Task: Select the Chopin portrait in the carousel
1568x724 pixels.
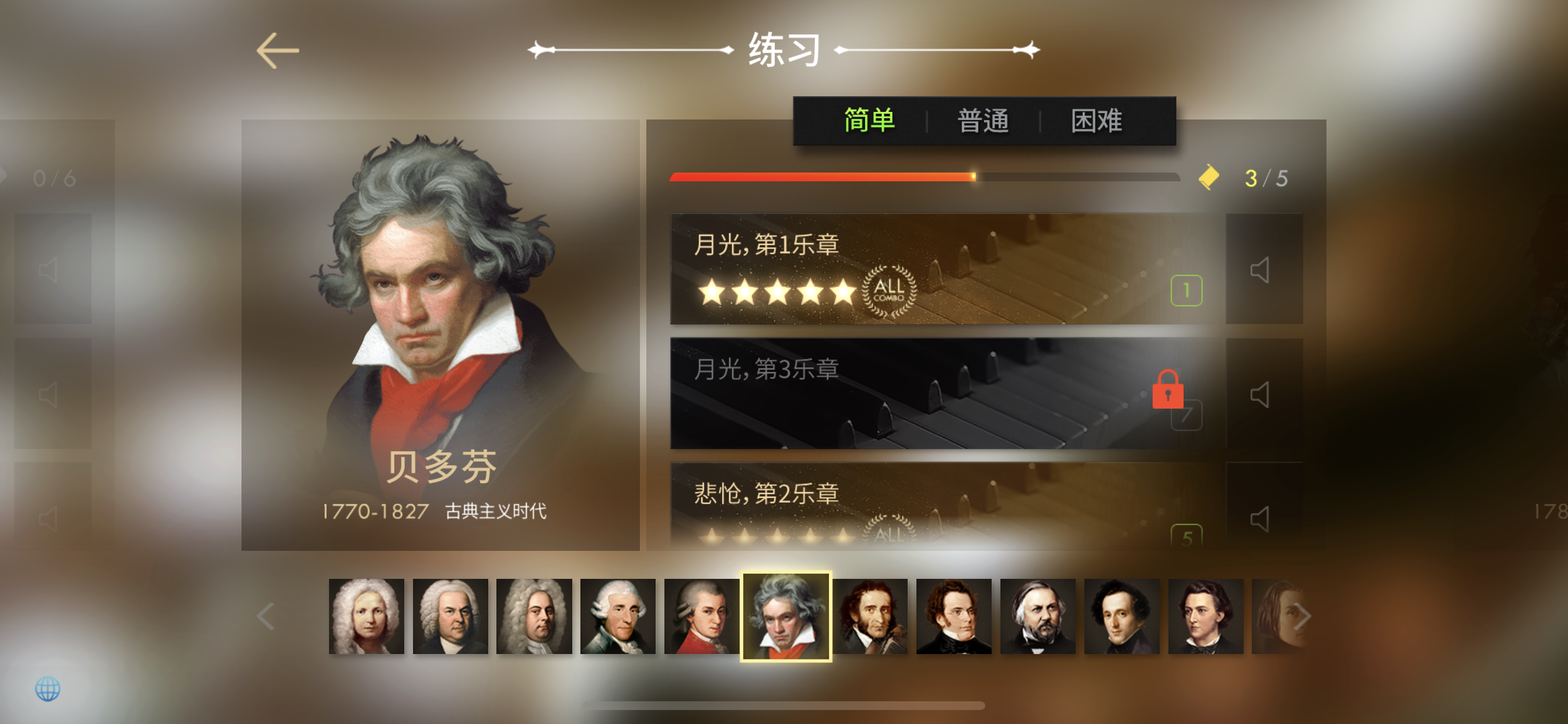Action: 1206,616
